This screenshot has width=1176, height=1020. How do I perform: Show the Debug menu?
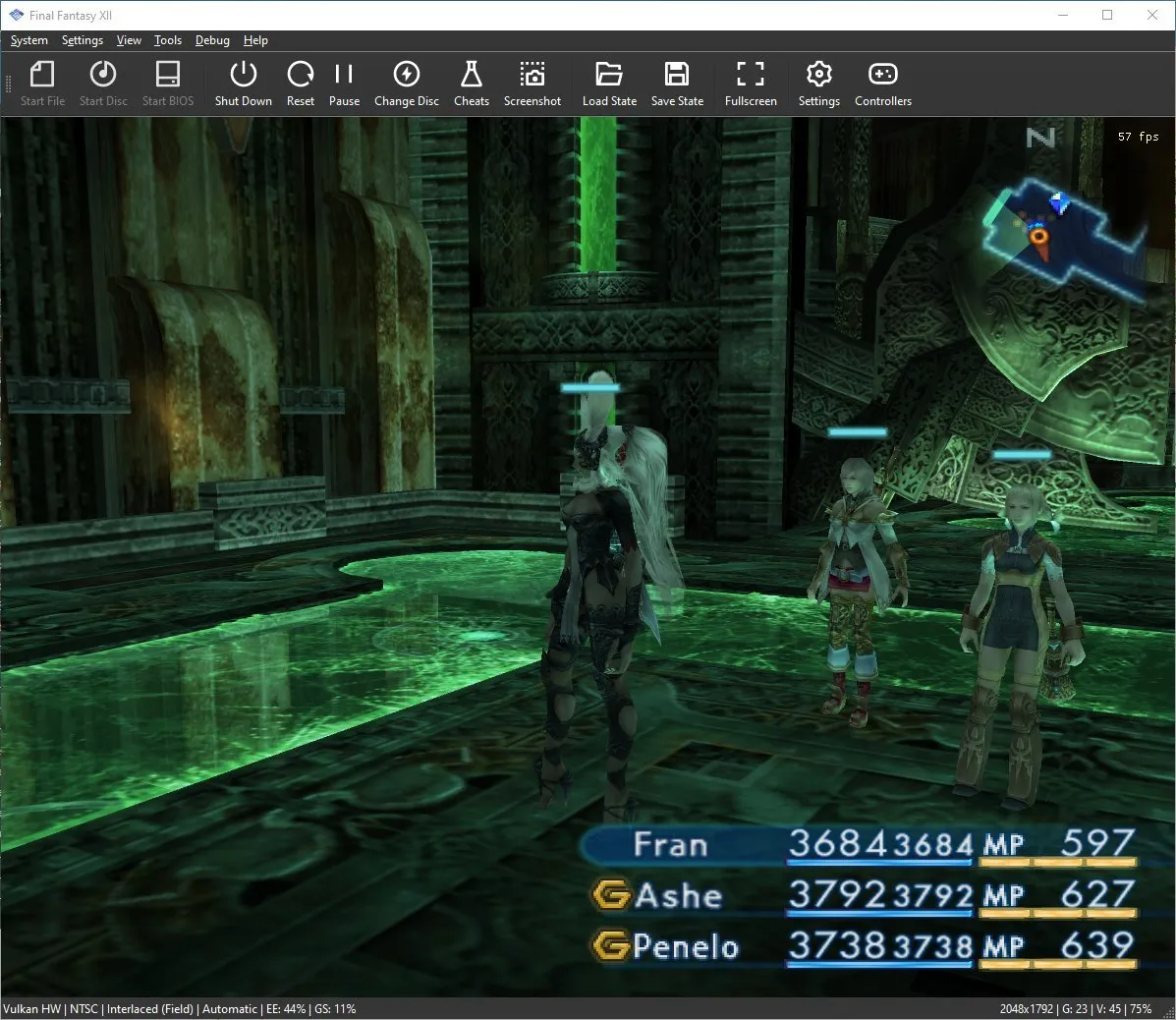pos(212,40)
